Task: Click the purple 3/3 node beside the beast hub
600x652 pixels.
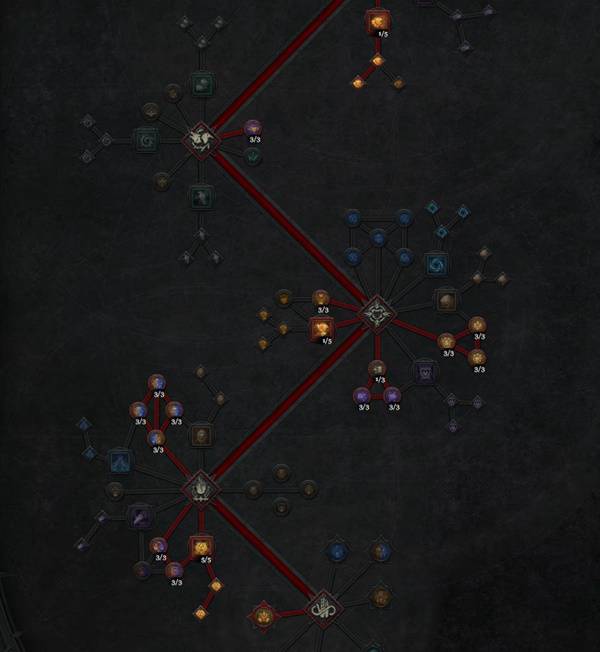Action: tap(252, 128)
